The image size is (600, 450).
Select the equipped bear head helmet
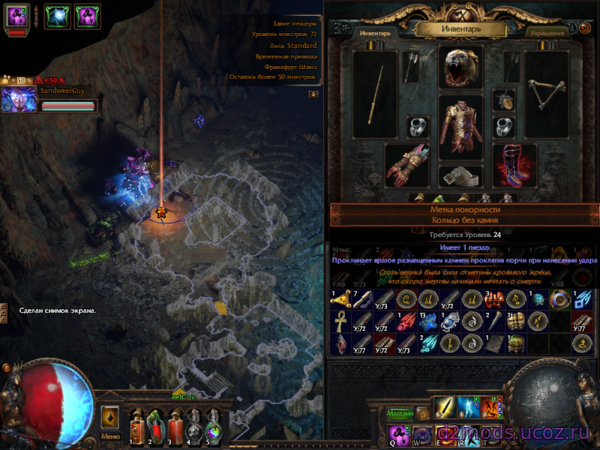pos(461,67)
